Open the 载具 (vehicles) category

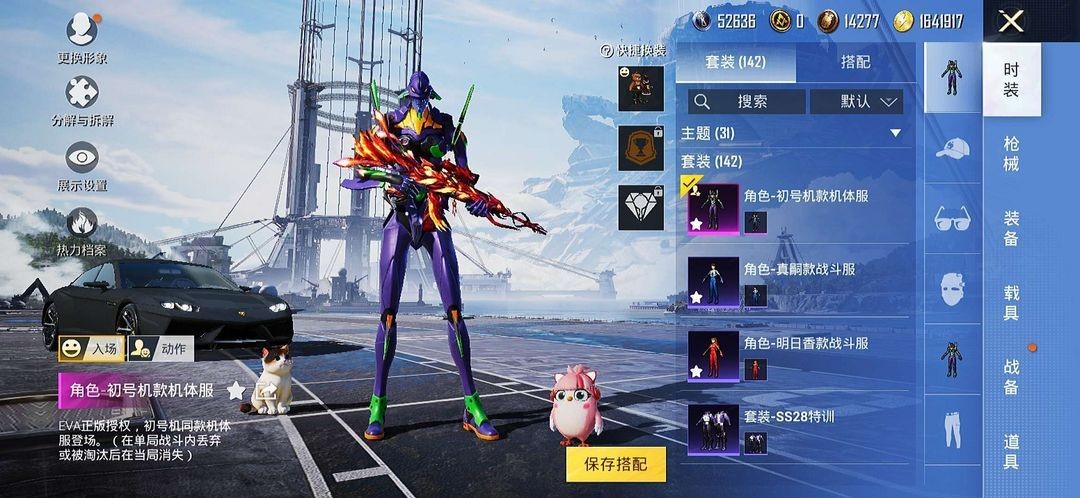(x=1011, y=301)
